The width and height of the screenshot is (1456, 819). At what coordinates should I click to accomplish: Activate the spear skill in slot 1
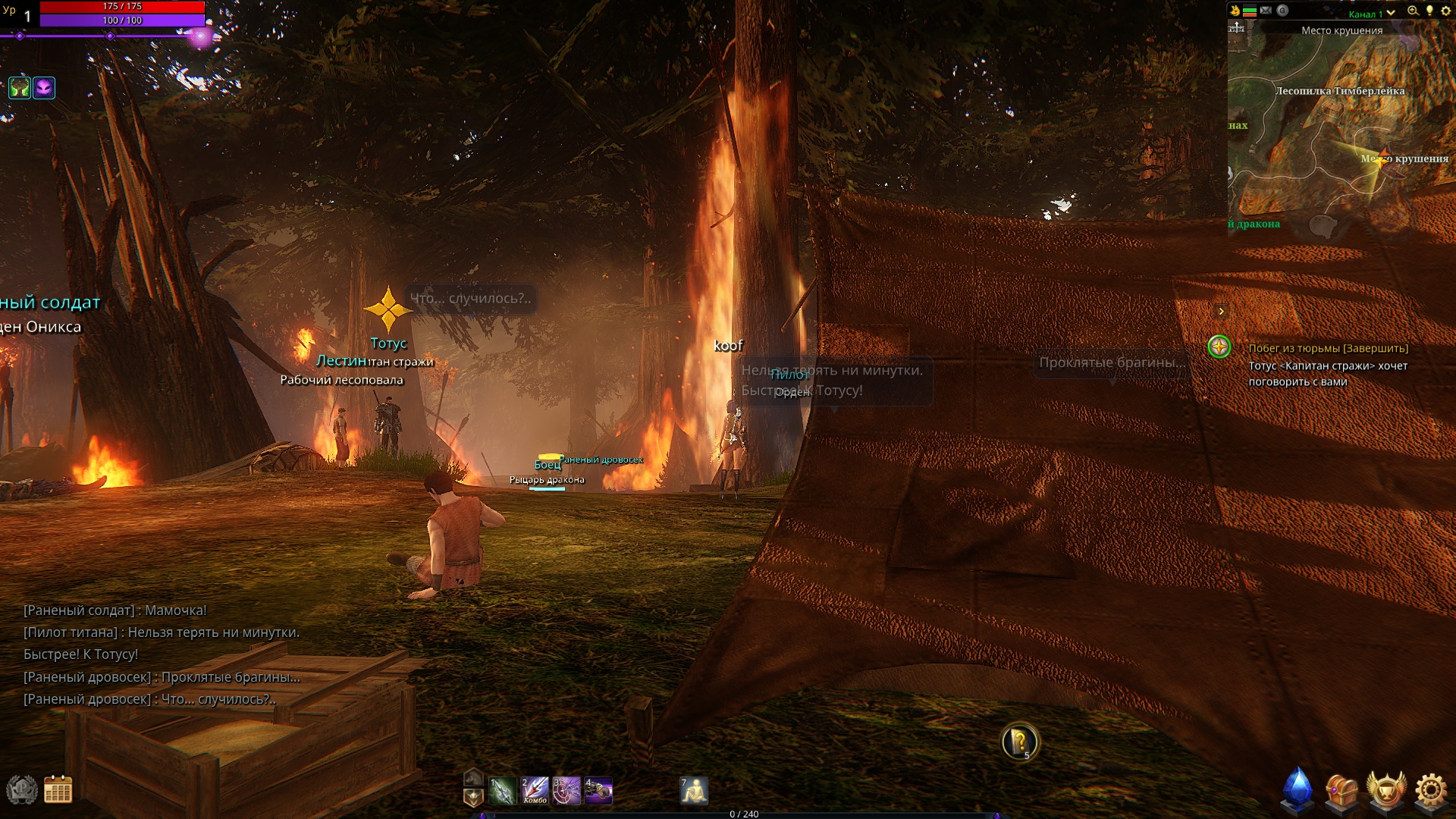pyautogui.click(x=502, y=791)
